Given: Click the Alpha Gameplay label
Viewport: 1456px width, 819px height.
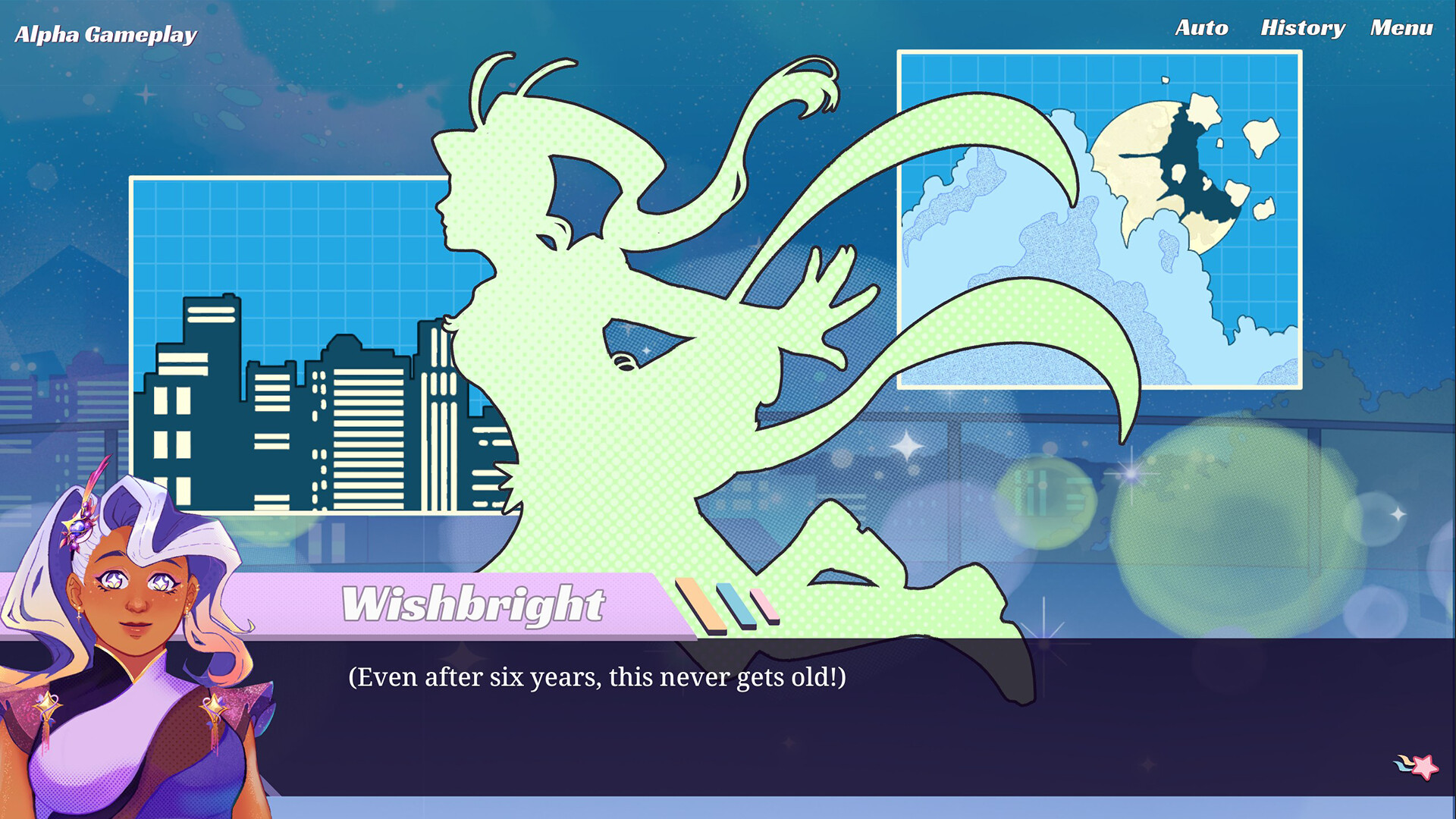Looking at the screenshot, I should pyautogui.click(x=105, y=34).
